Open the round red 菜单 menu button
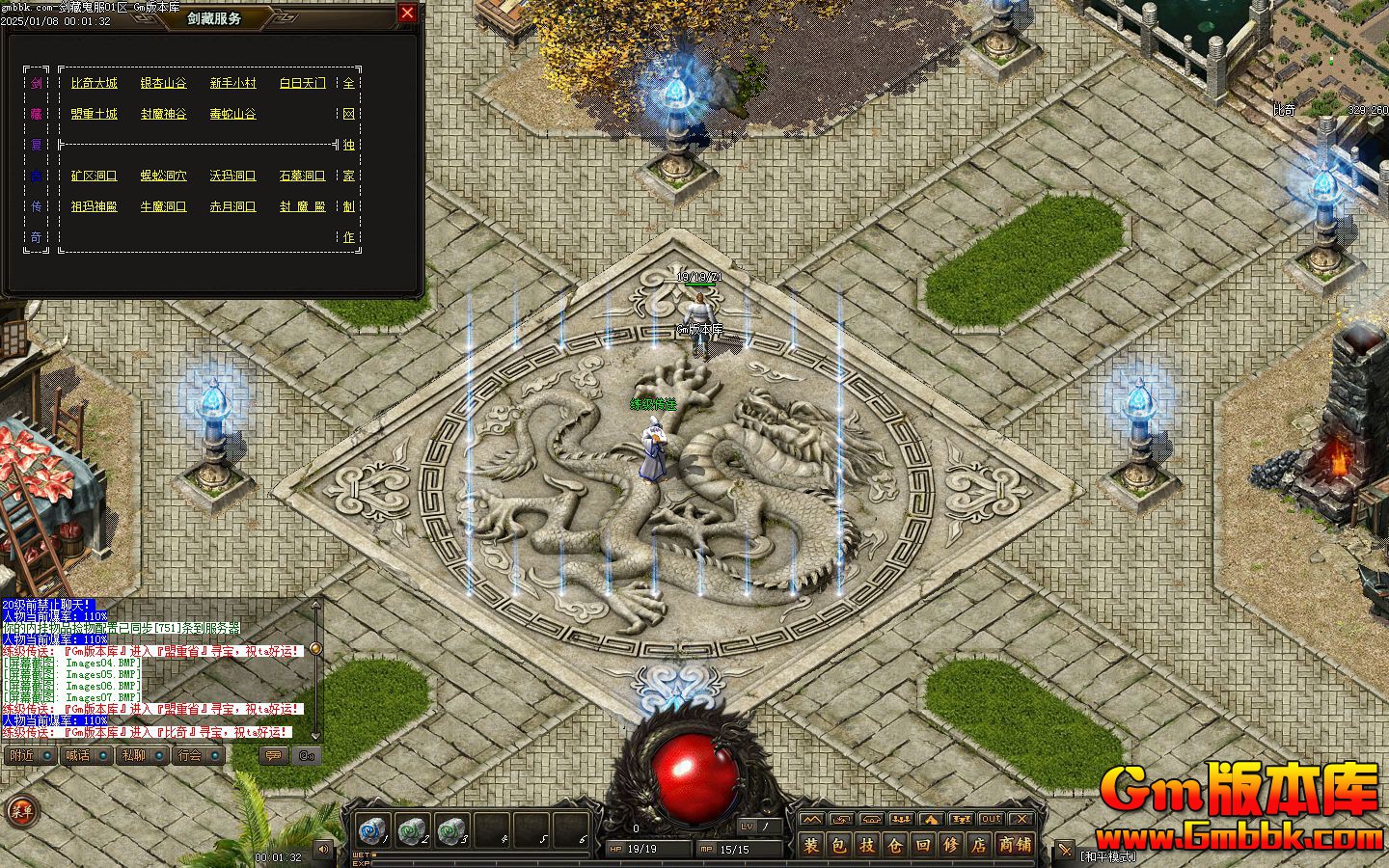The height and width of the screenshot is (868, 1389). coord(20,811)
